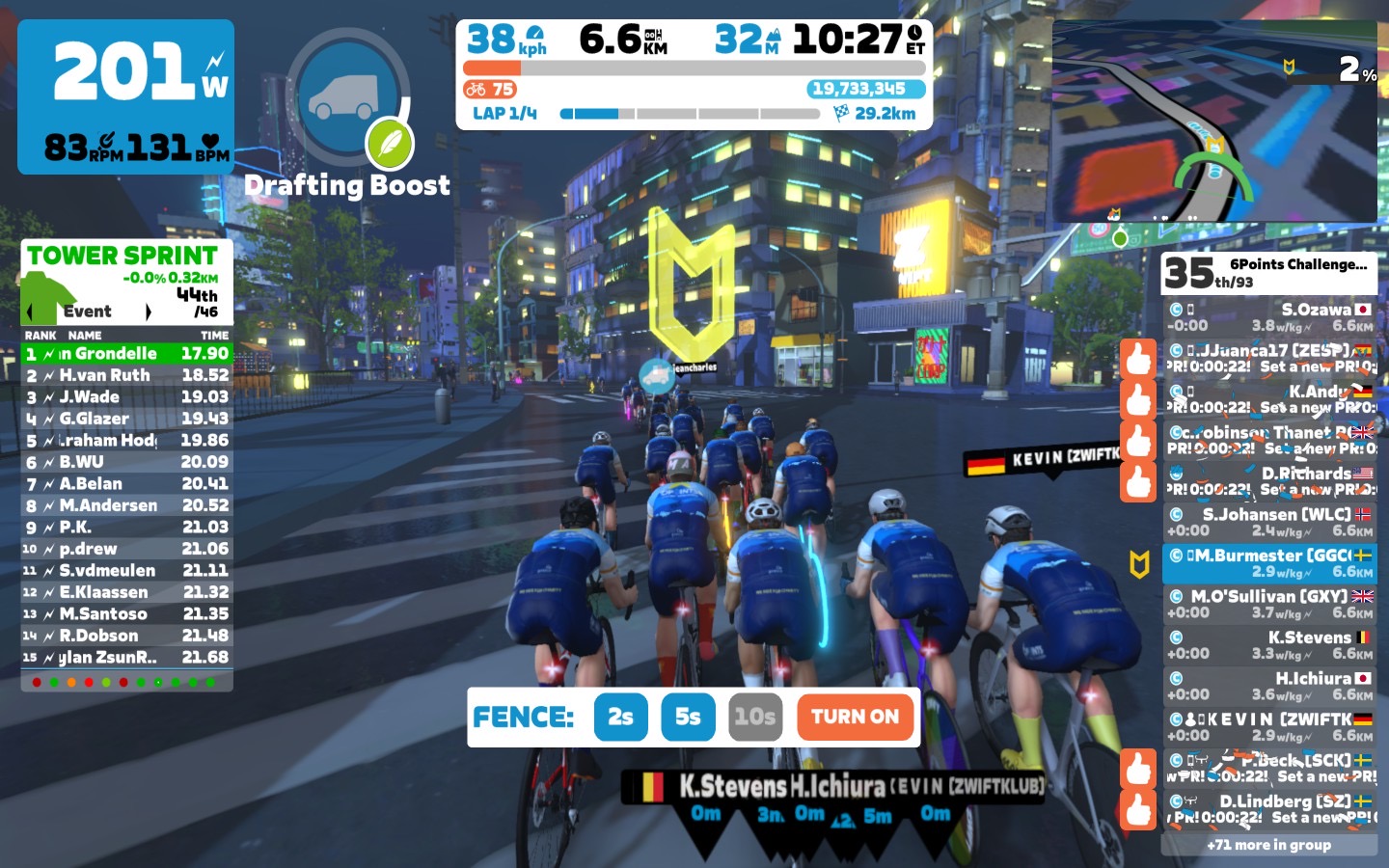Image resolution: width=1389 pixels, height=868 pixels.
Task: Give a Ride On to D.Lindberg
Action: coord(1138,809)
